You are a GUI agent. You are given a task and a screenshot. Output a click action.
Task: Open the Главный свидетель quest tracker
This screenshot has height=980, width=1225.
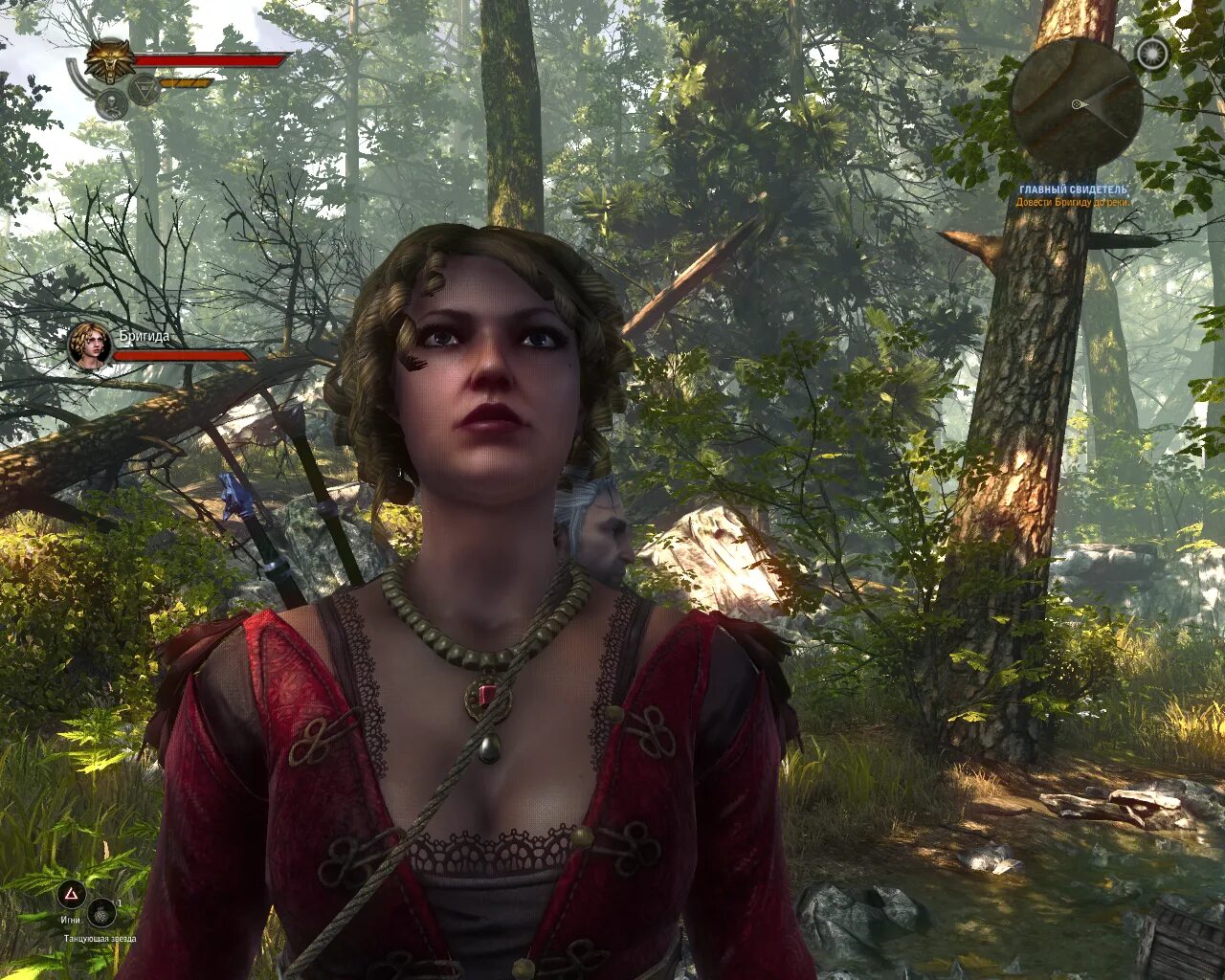tap(1074, 190)
